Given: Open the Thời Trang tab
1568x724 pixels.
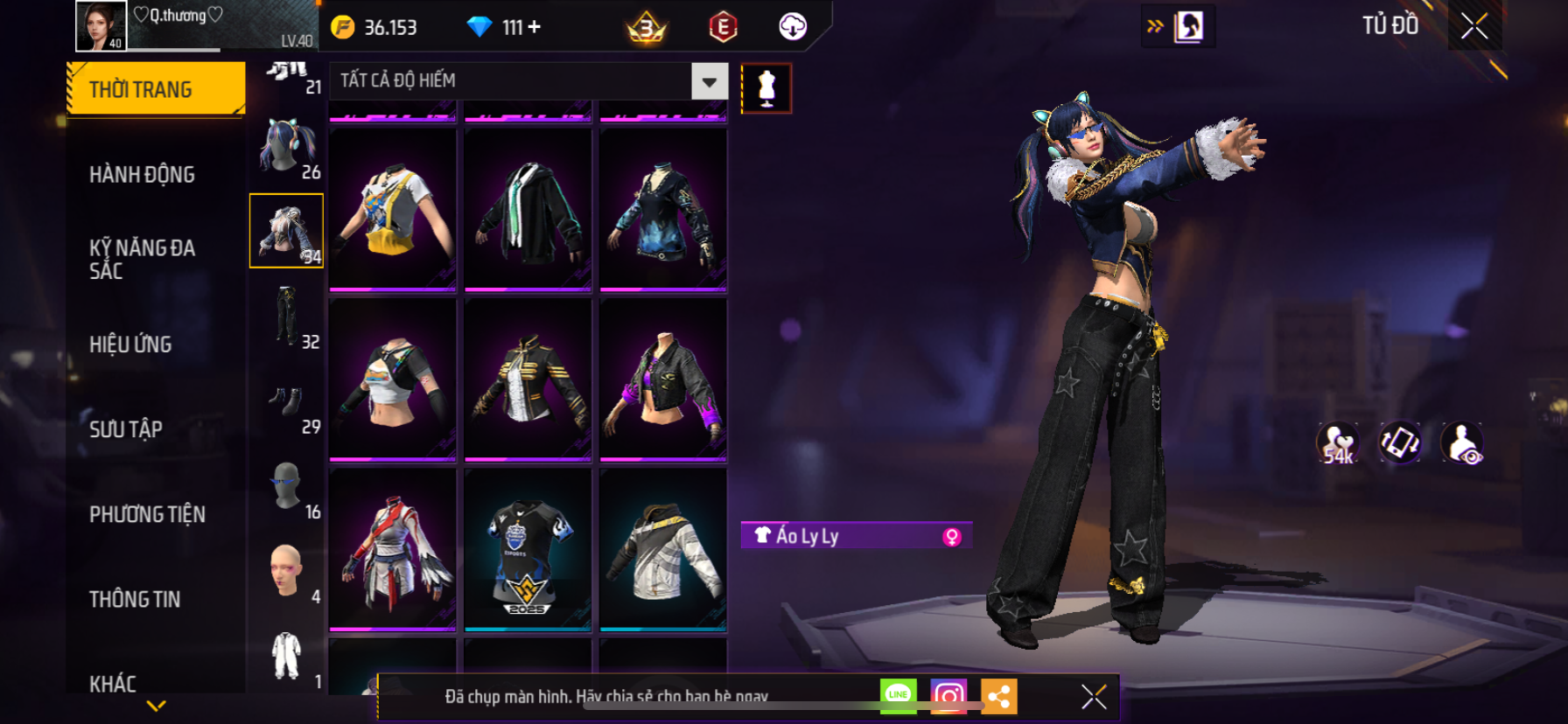Looking at the screenshot, I should [155, 89].
